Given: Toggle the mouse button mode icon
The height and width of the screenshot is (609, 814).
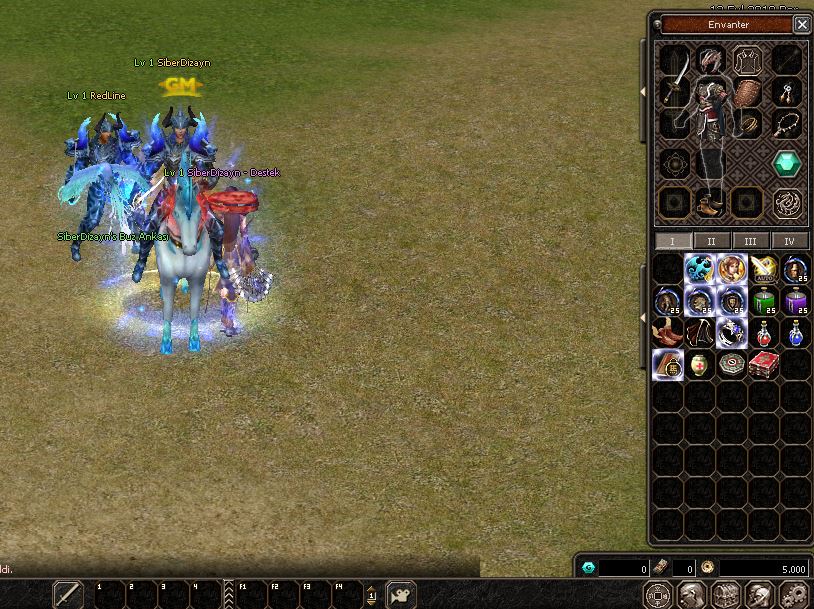Looking at the screenshot, I should (x=401, y=594).
